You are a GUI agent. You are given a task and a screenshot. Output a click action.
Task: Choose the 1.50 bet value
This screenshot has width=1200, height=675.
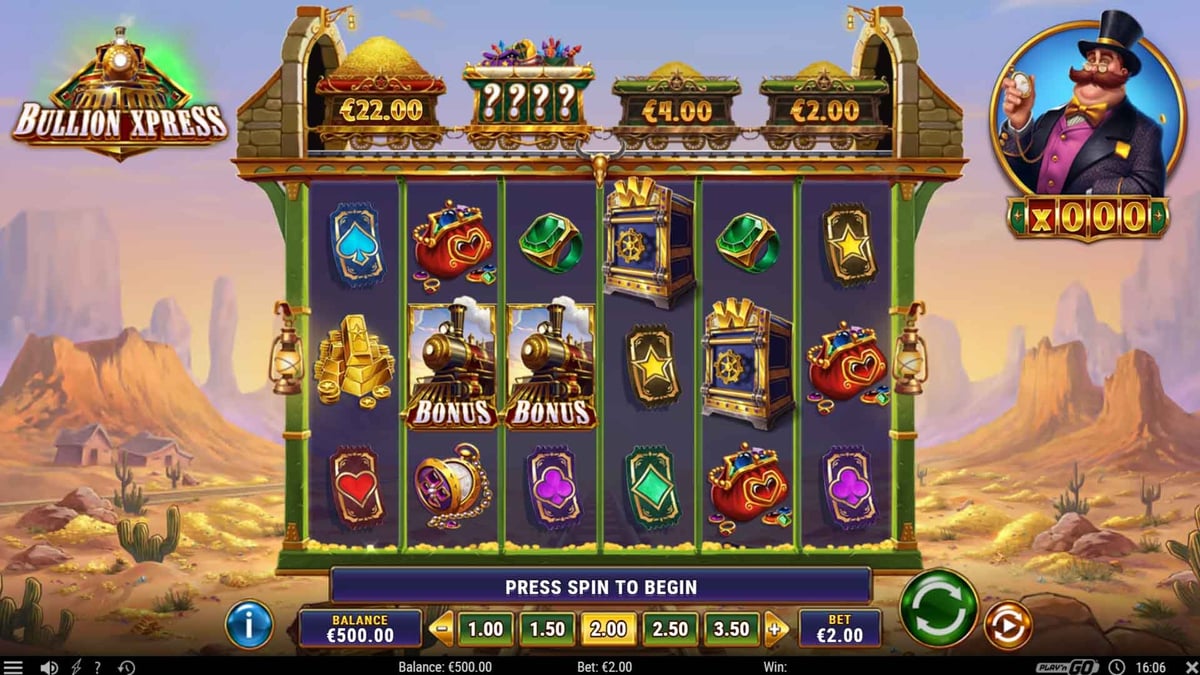(547, 629)
